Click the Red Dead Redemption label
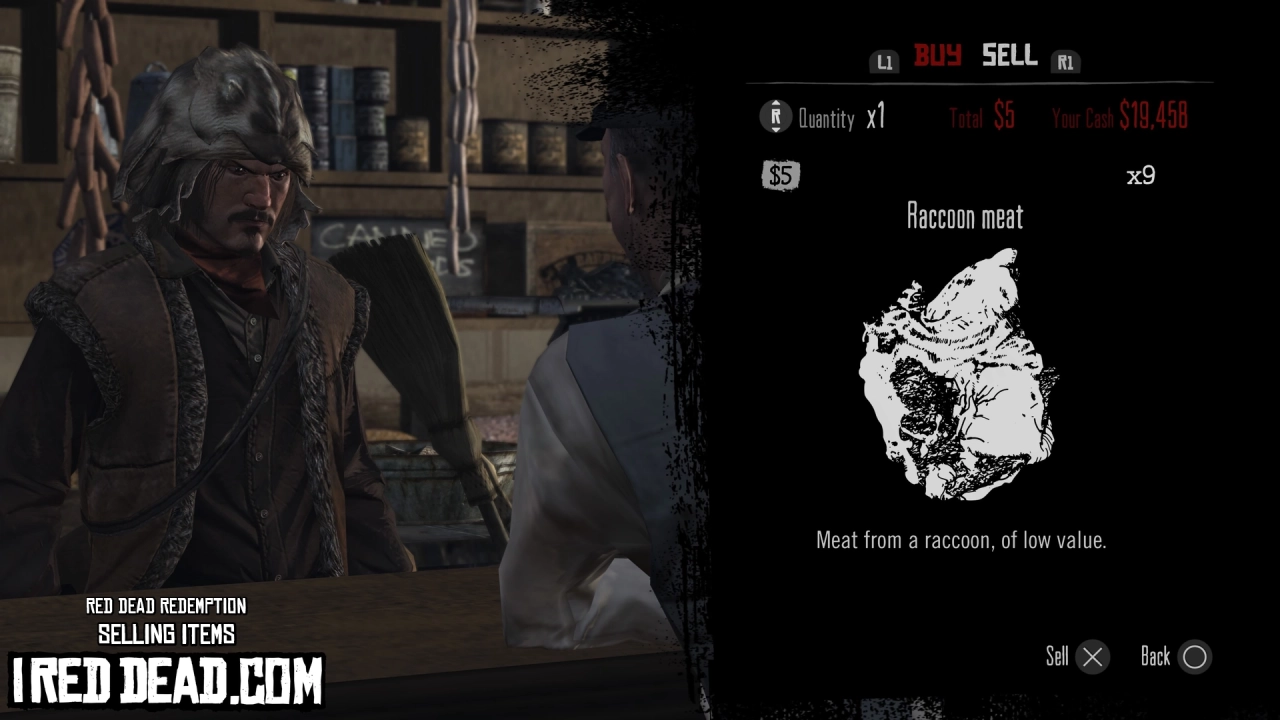This screenshot has width=1280, height=720. (166, 607)
